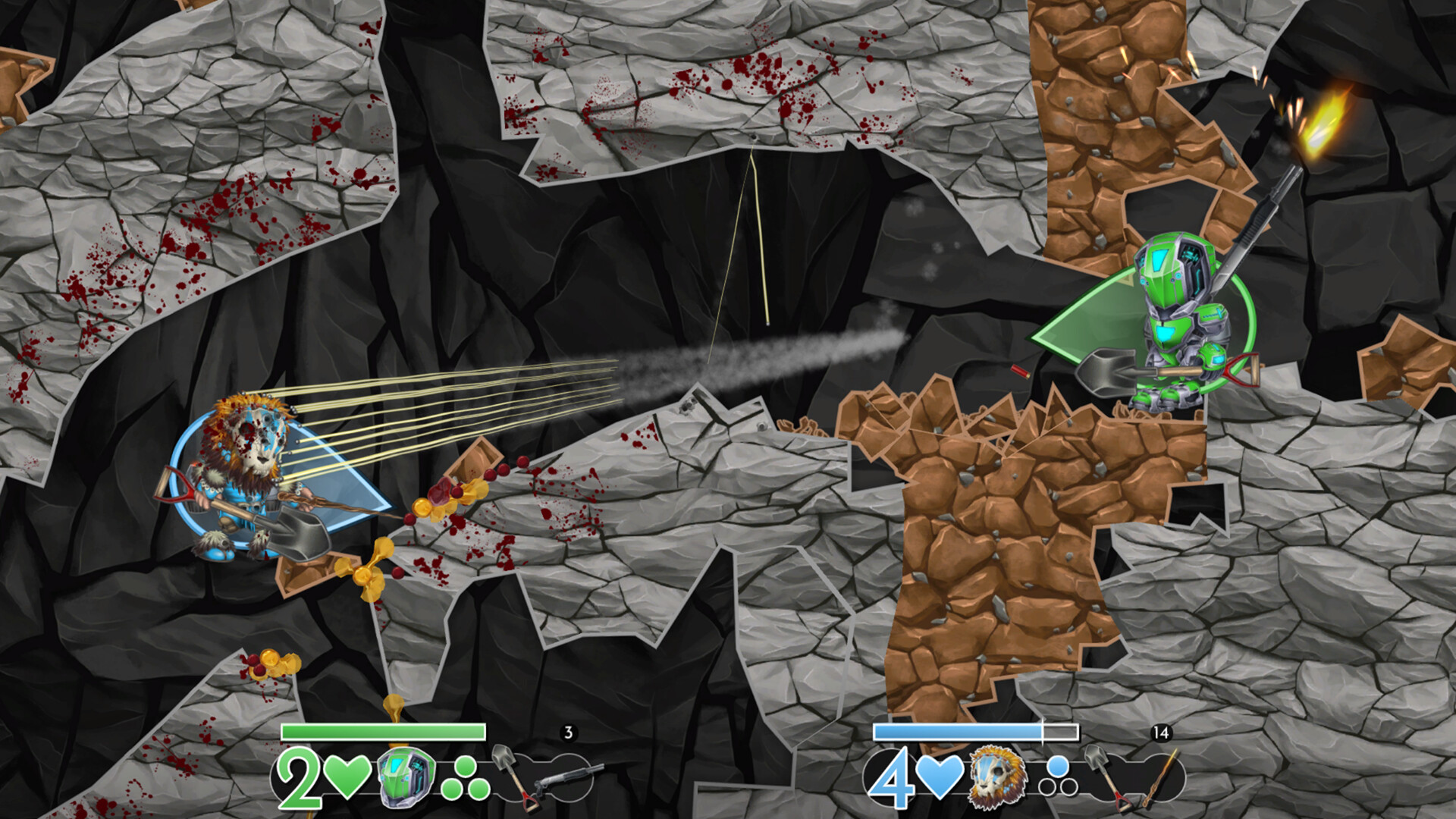Click the shotgun ammo counter showing 3
1456x819 pixels.
click(567, 732)
